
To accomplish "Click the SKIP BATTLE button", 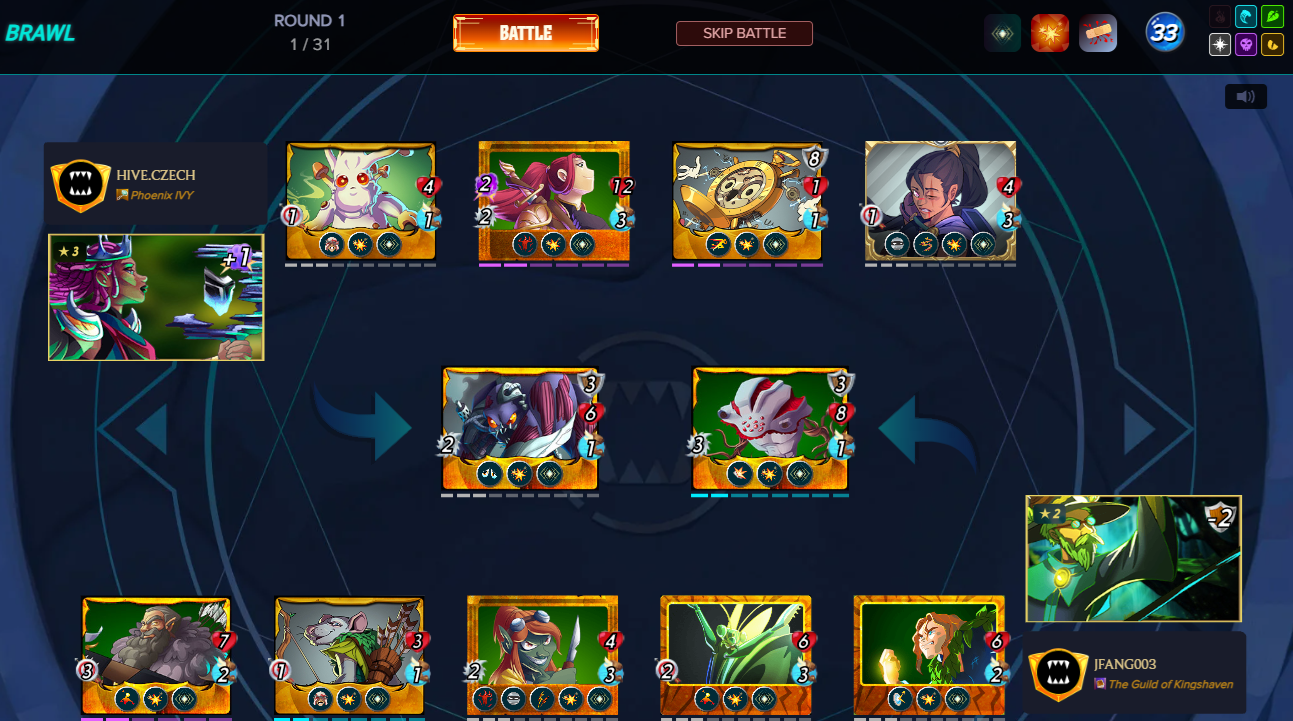I will pos(744,33).
